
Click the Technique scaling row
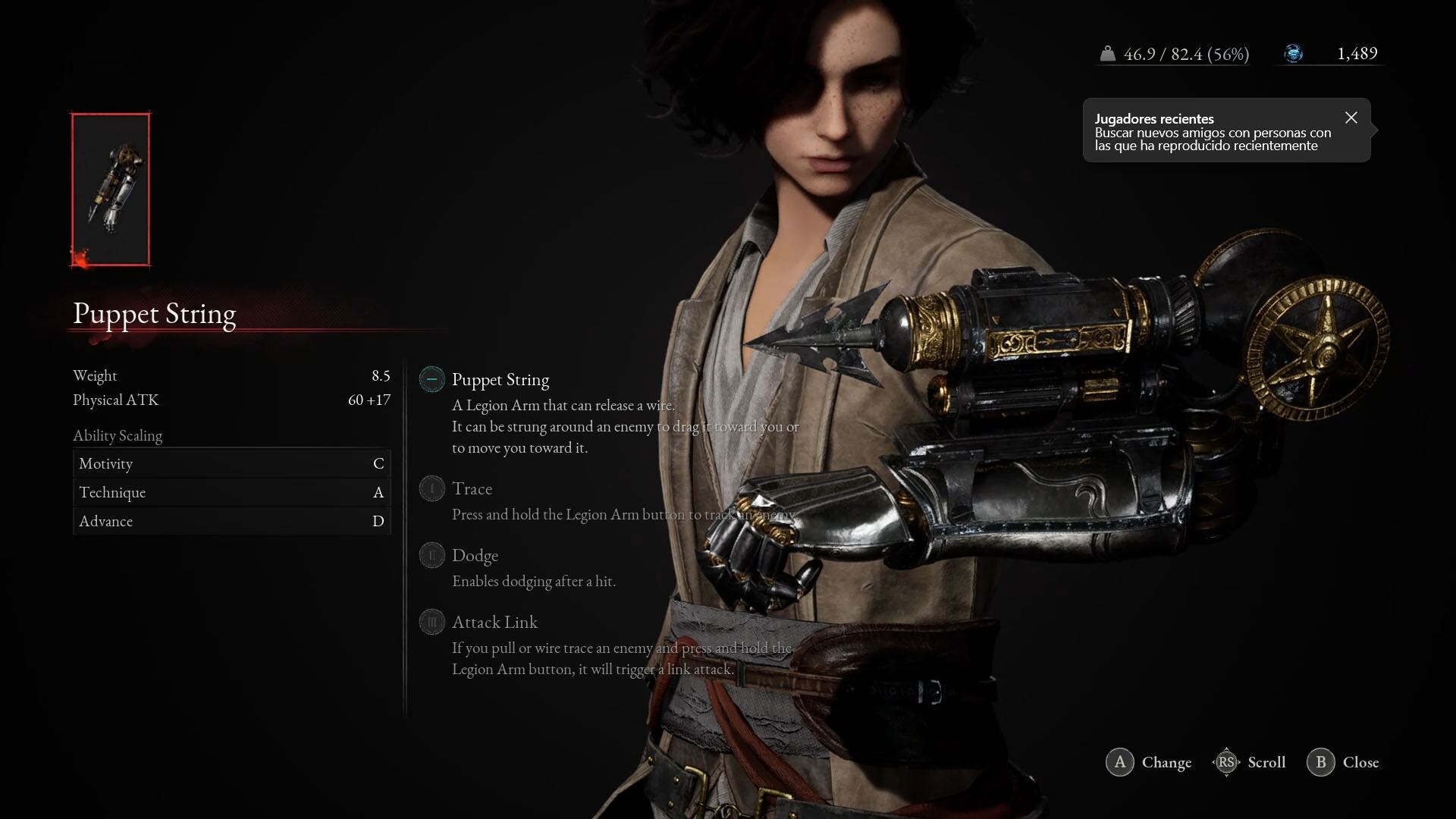point(231,492)
